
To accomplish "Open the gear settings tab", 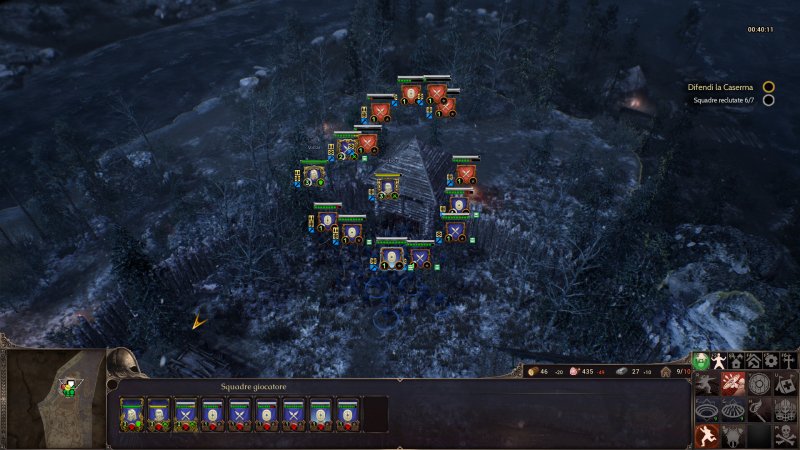I will (771, 360).
